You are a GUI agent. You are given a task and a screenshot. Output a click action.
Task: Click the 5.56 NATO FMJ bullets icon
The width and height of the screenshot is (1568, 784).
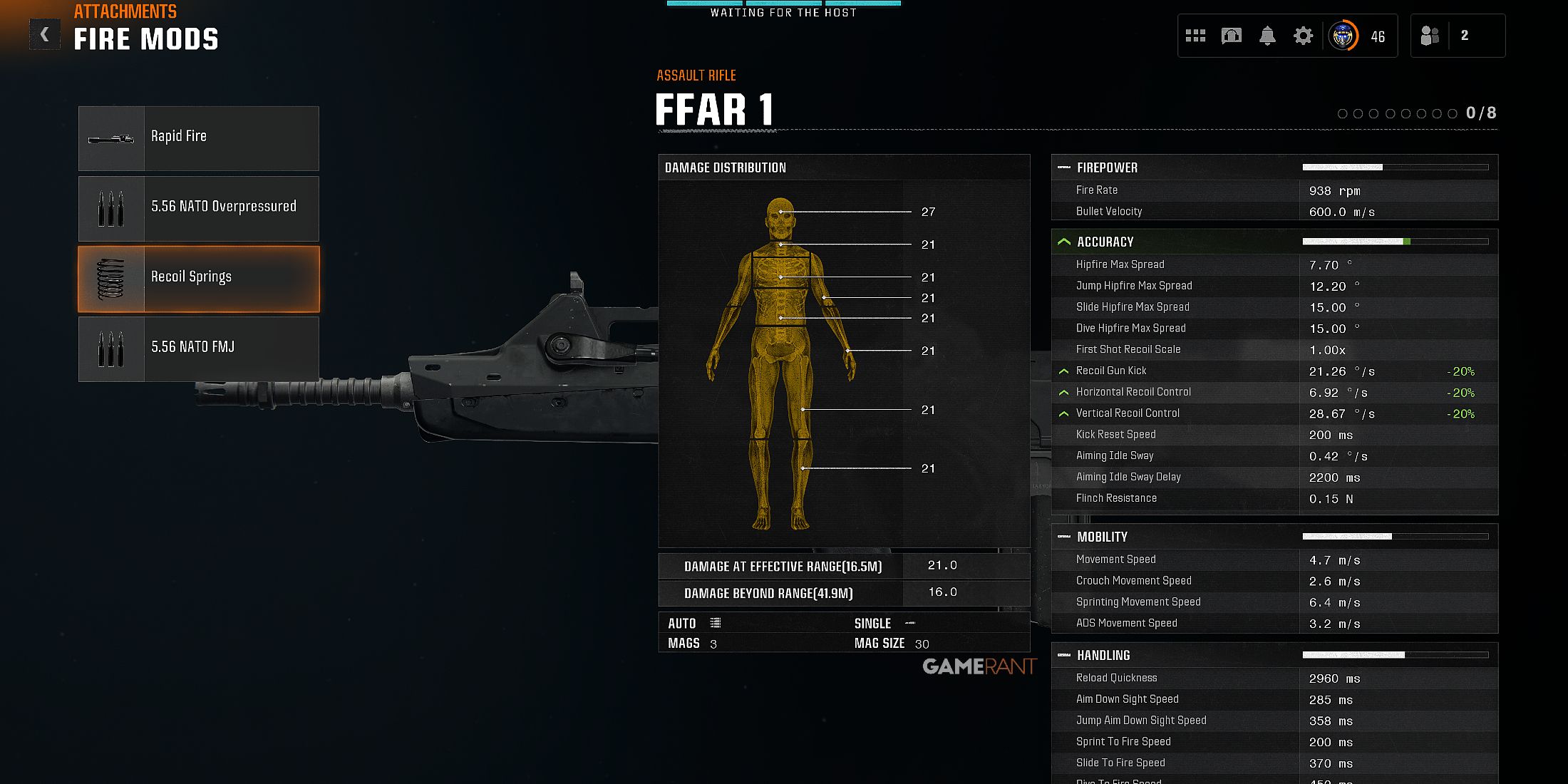[113, 348]
